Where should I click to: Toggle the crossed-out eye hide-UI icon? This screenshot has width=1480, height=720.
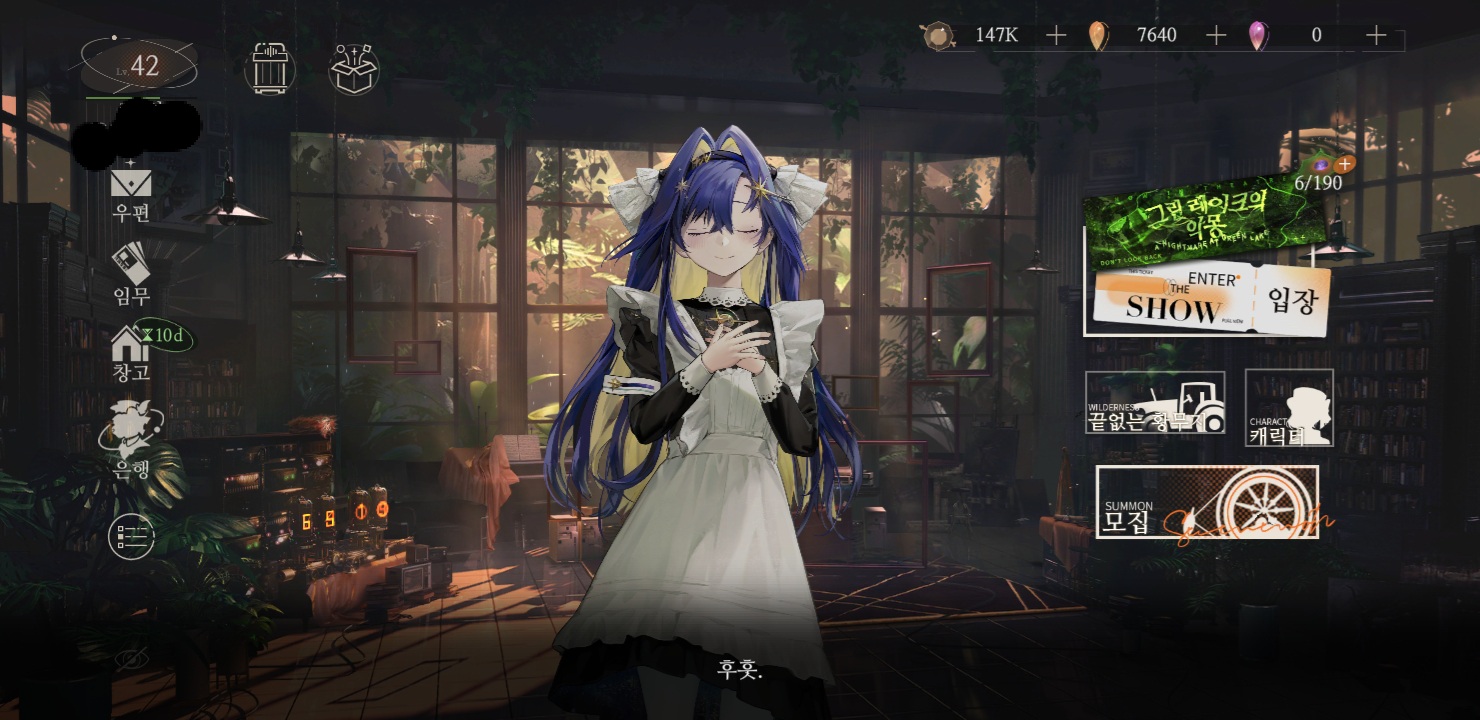(131, 658)
